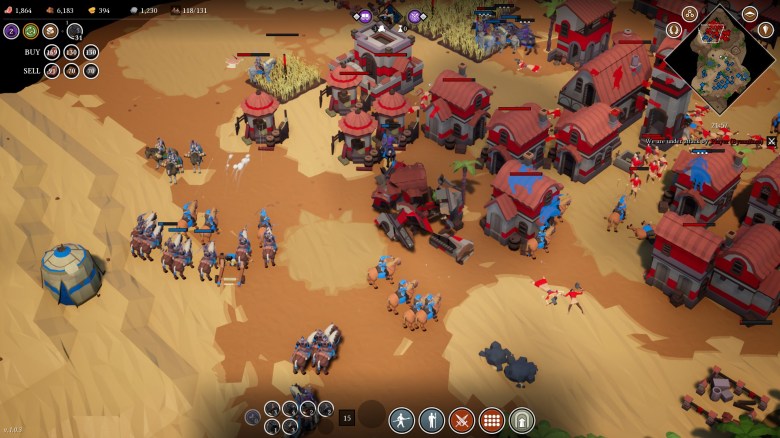This screenshot has height=438, width=780.
Task: Buy stone for 130 gold
Action: pos(91,52)
